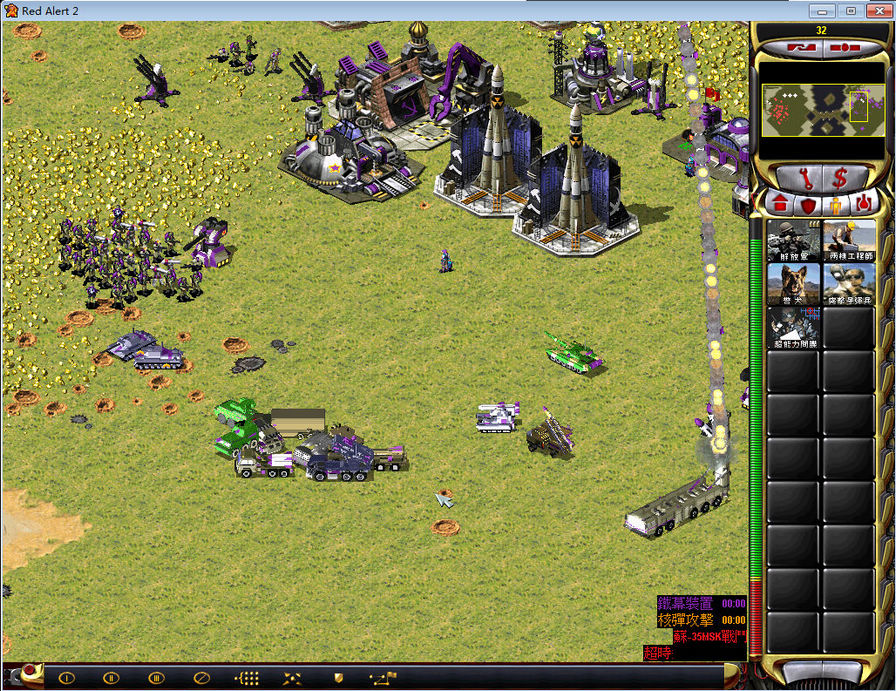Train the goggled trooper infantry unit
The height and width of the screenshot is (691, 896).
click(x=848, y=284)
